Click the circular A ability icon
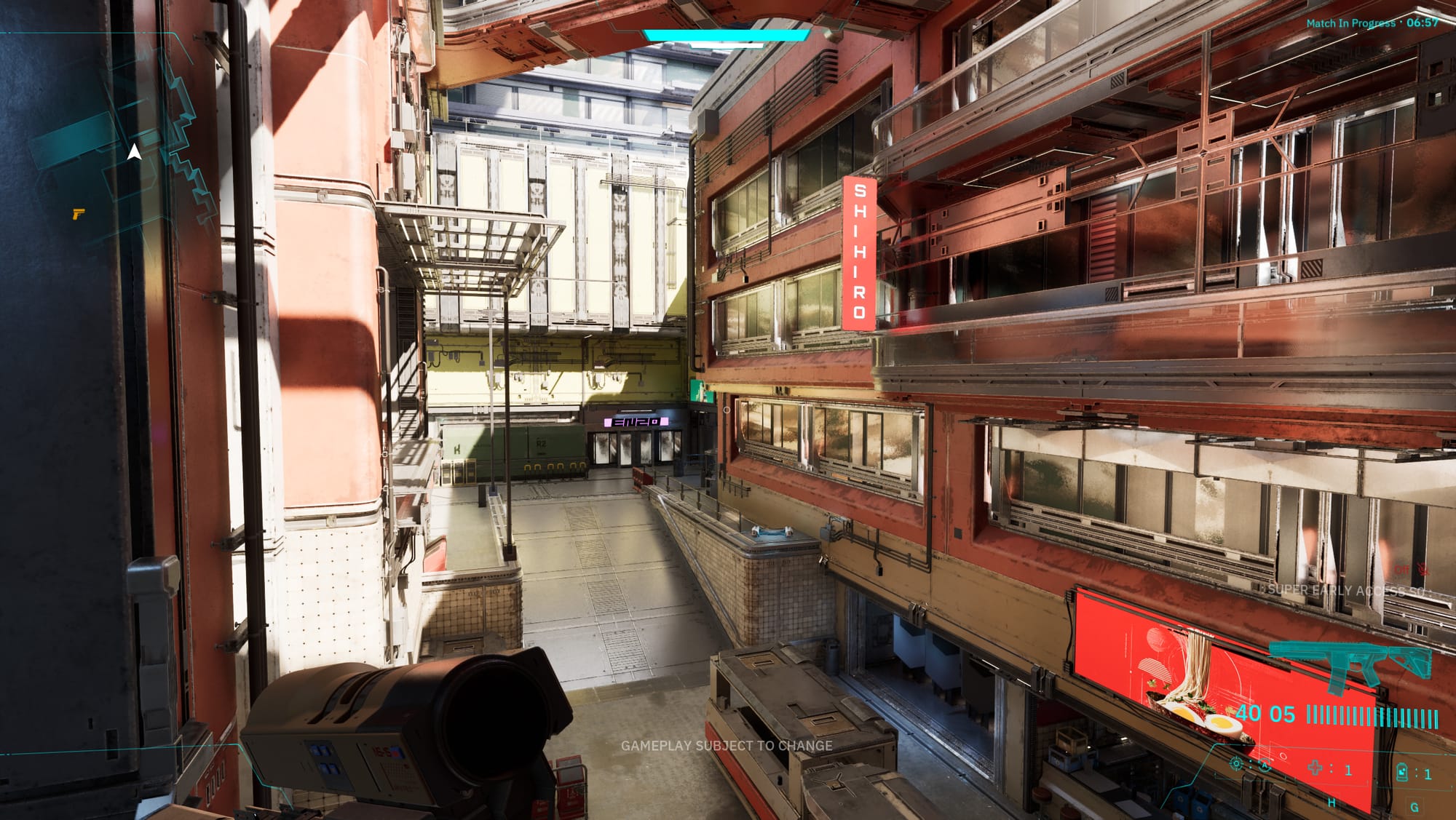 [1266, 765]
